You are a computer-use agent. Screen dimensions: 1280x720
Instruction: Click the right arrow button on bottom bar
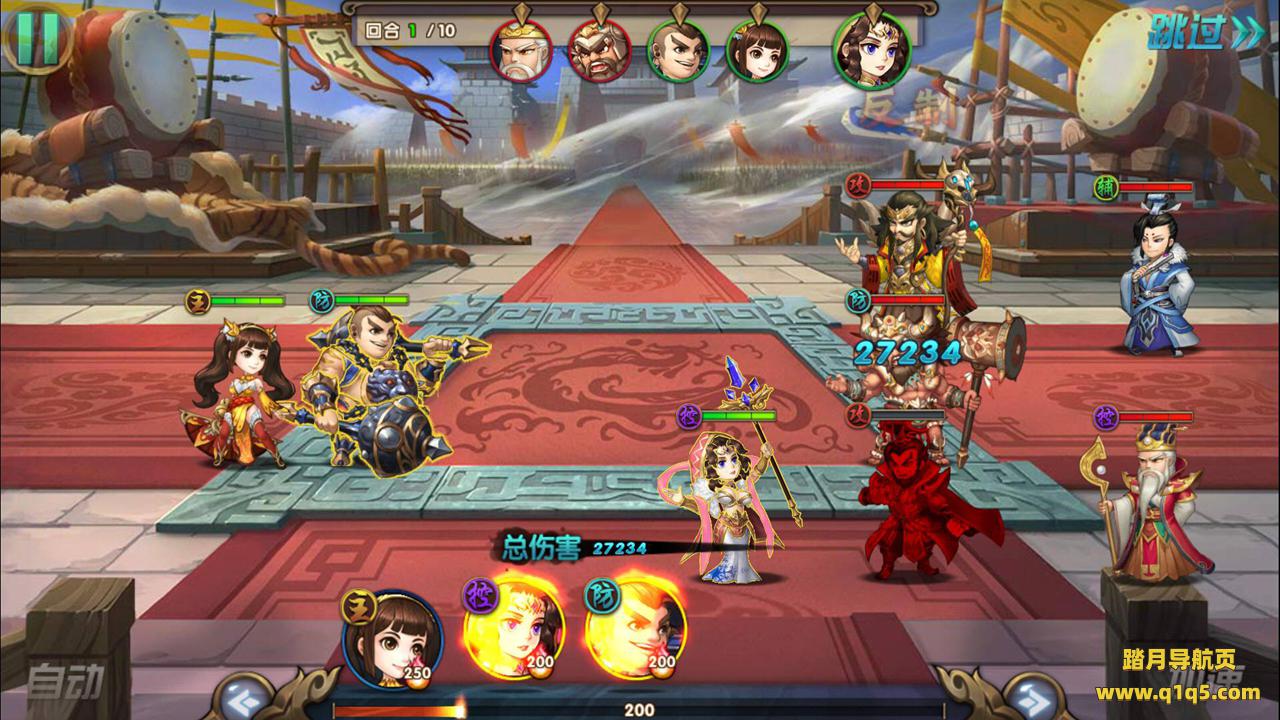(x=1031, y=695)
